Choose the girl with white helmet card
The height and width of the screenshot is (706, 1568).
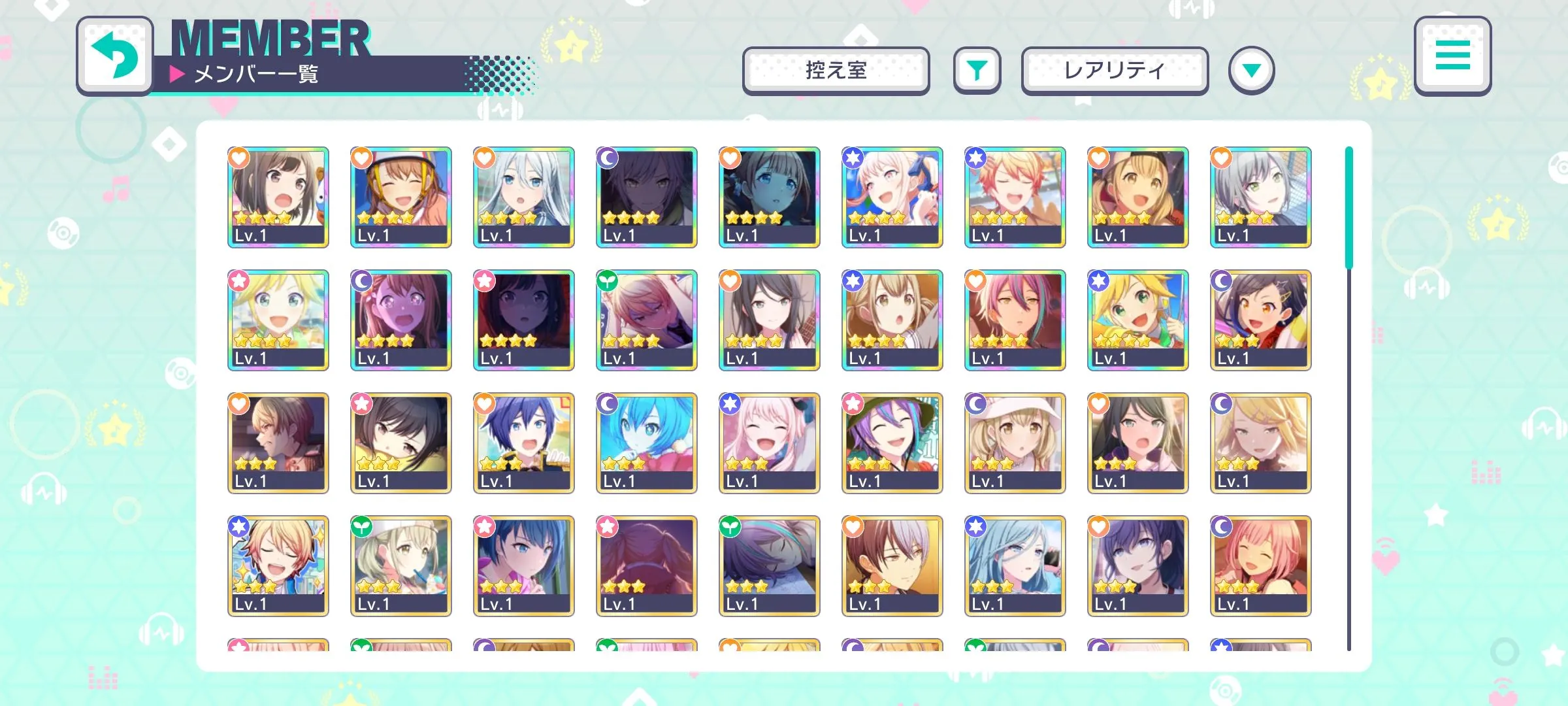point(401,197)
